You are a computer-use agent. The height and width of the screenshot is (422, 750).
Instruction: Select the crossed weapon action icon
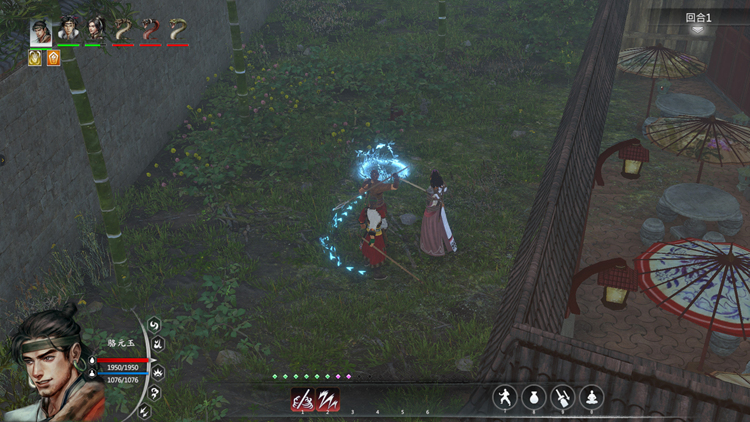tap(563, 397)
